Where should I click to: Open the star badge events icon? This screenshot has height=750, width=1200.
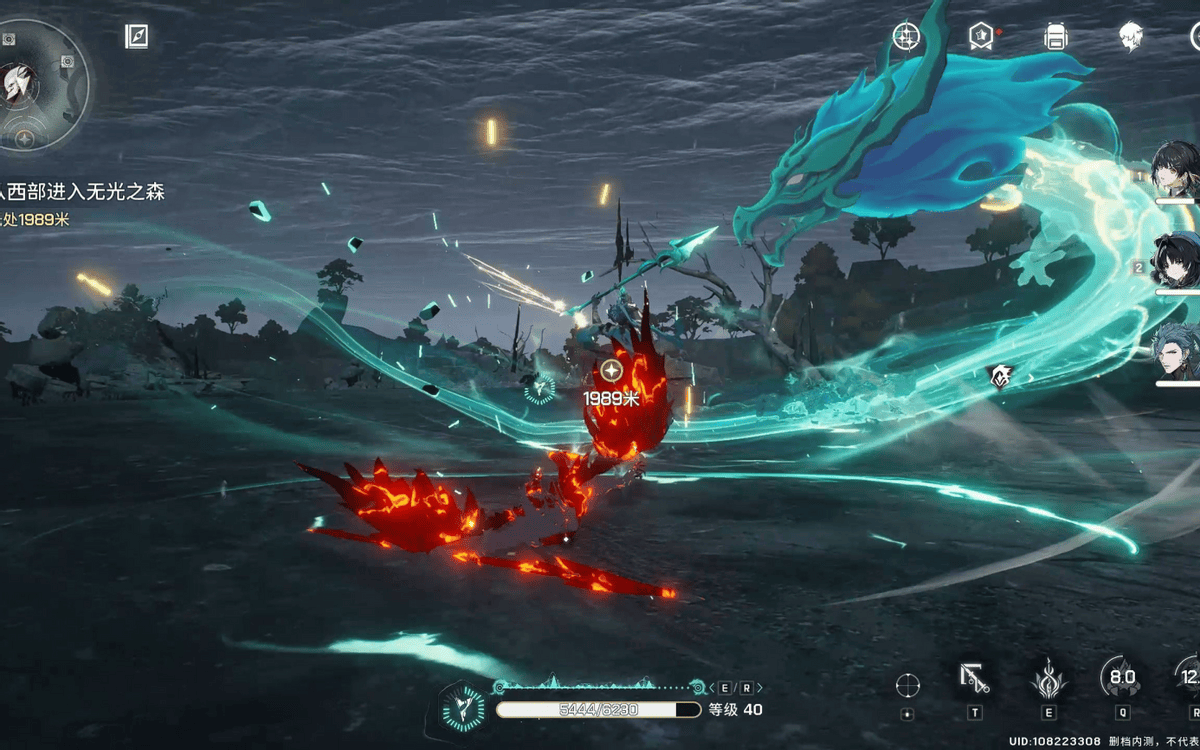981,36
